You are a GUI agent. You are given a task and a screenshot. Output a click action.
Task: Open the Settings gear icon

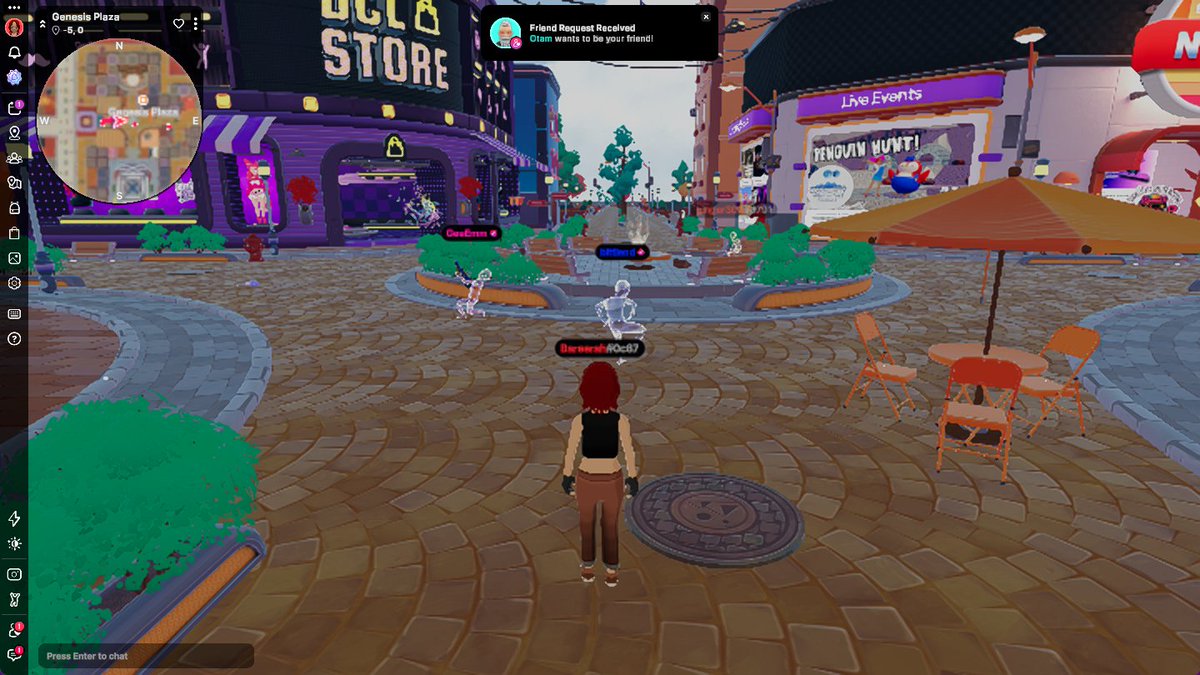click(x=14, y=283)
